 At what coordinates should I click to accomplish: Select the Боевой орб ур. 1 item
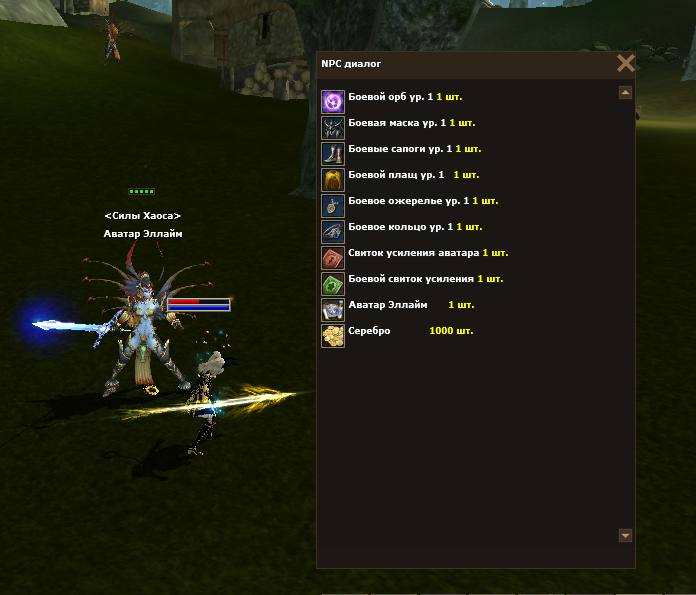point(390,98)
